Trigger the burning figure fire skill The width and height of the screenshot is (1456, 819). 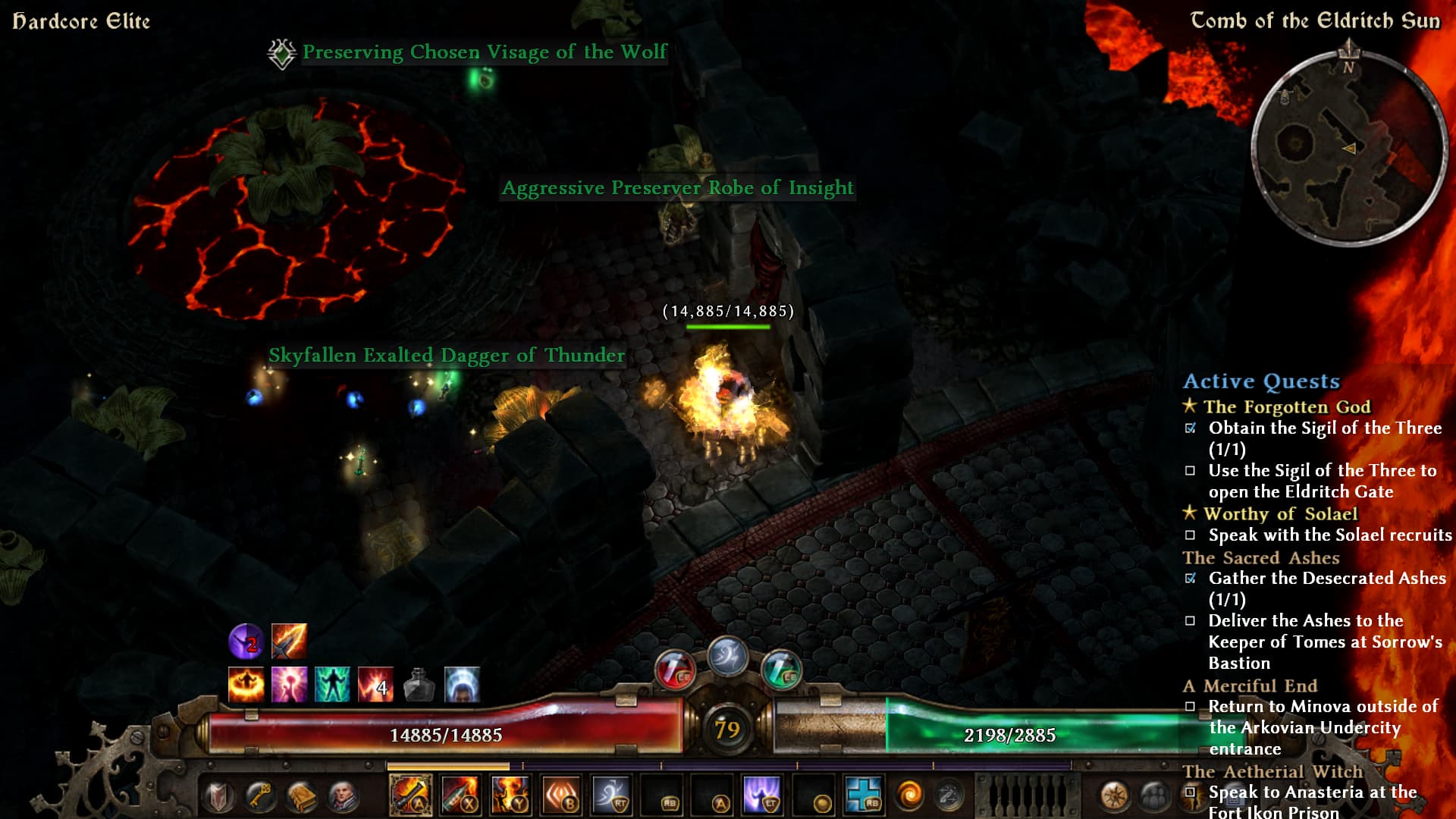pyautogui.click(x=510, y=795)
